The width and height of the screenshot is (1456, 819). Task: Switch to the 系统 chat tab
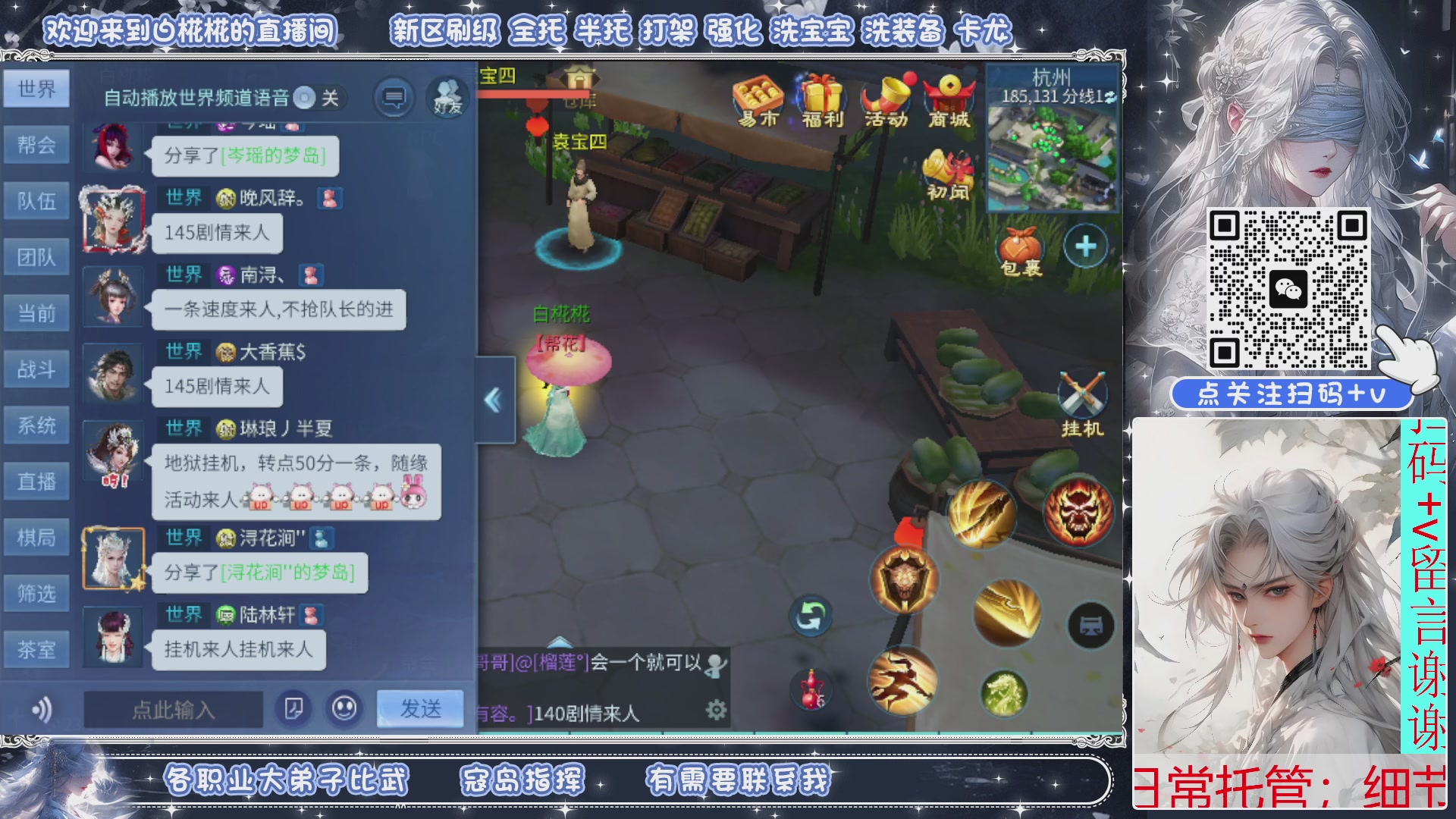pos(36,425)
